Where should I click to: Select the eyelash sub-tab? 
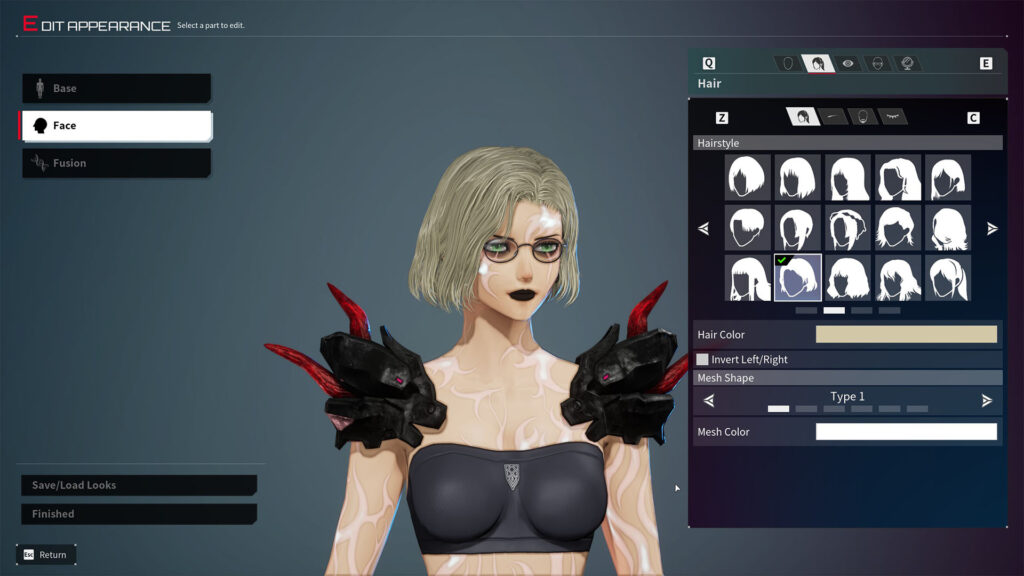point(892,117)
